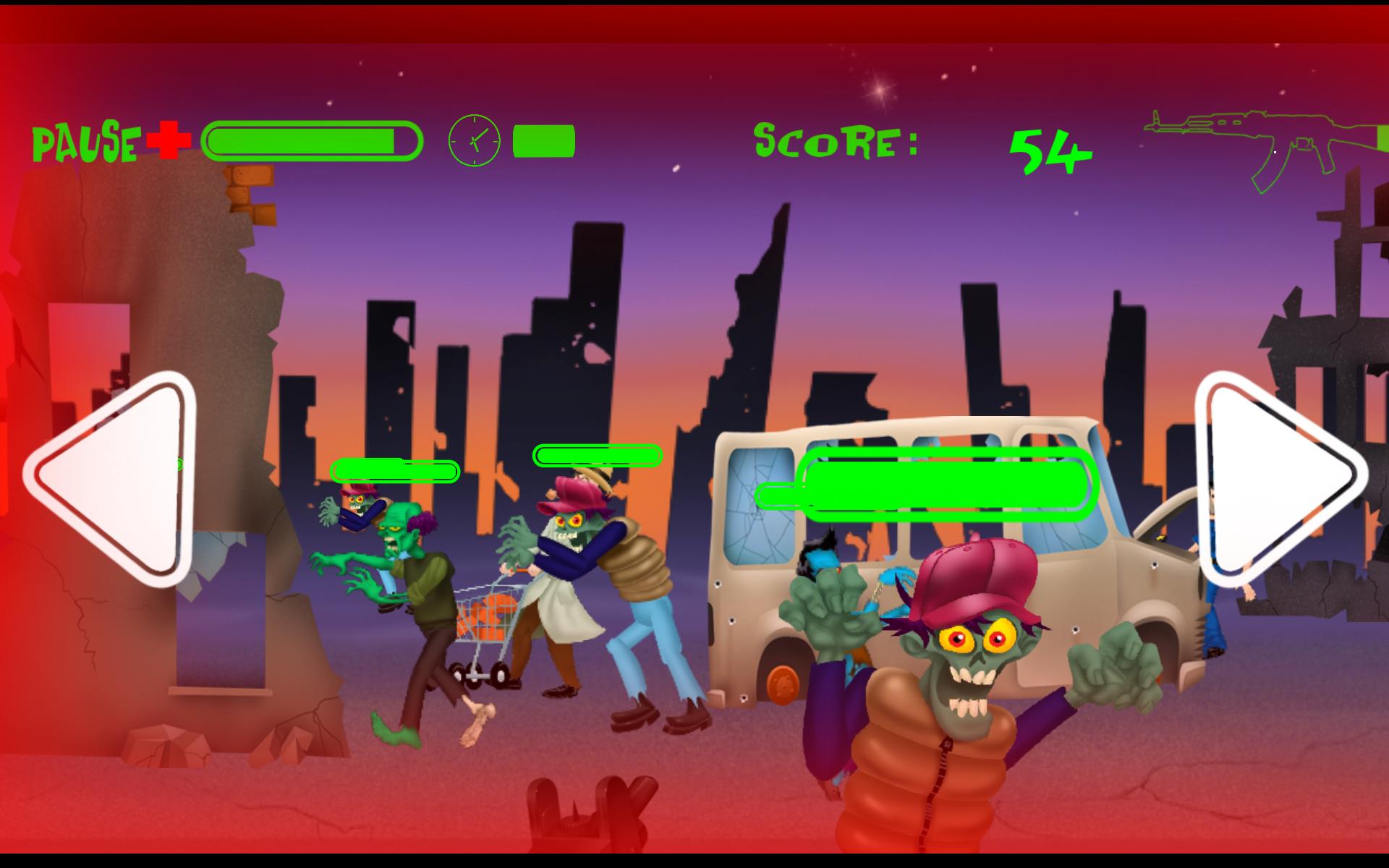This screenshot has width=1389, height=868.
Task: Select the green rifle weapon icon
Action: coord(1259,145)
